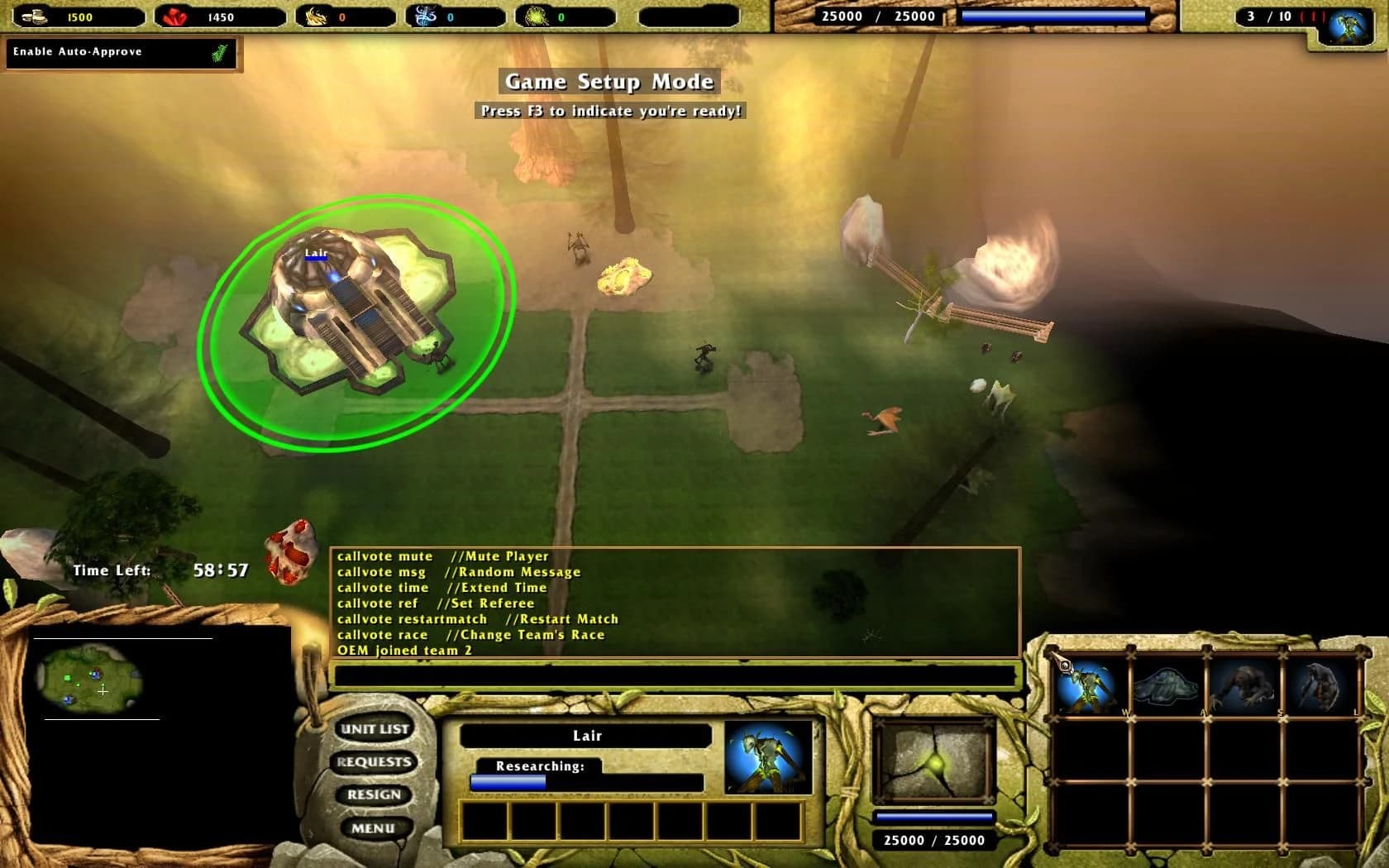This screenshot has height=868, width=1389.
Task: Toggle the beast slot with A hotkey
Action: coord(1166,686)
